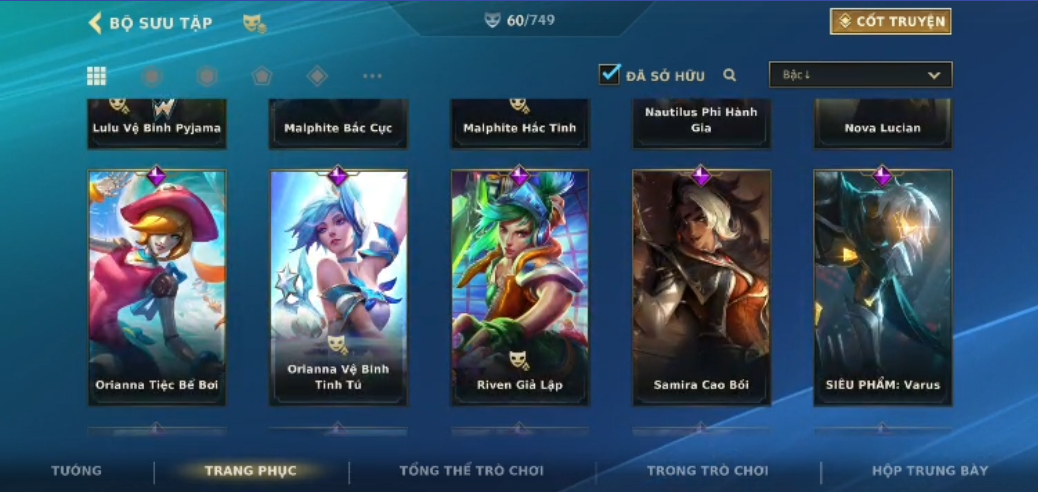Open the Cốt Truyện button
Screen dimensions: 1038x492
point(890,22)
